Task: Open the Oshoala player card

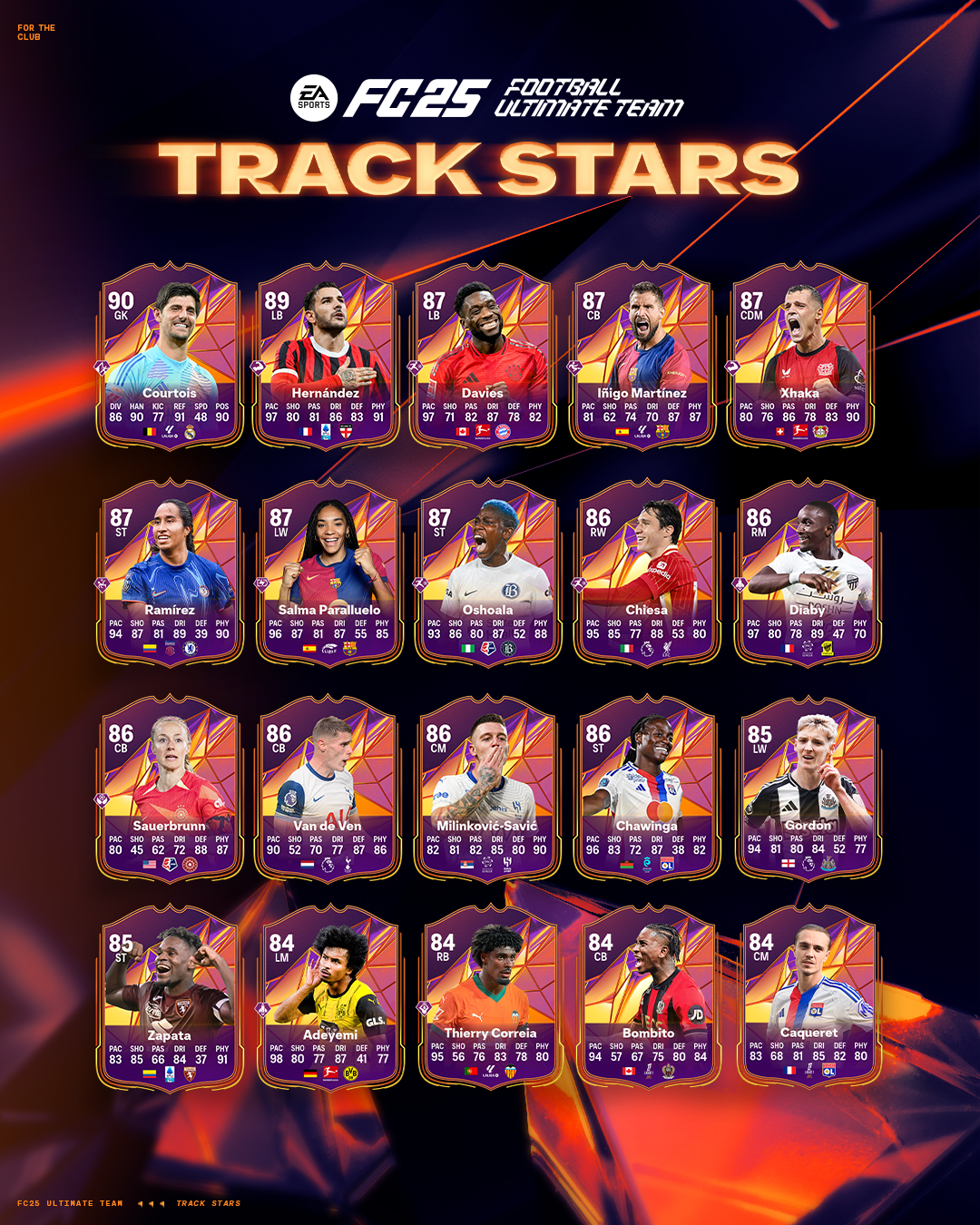Action: coord(487,573)
